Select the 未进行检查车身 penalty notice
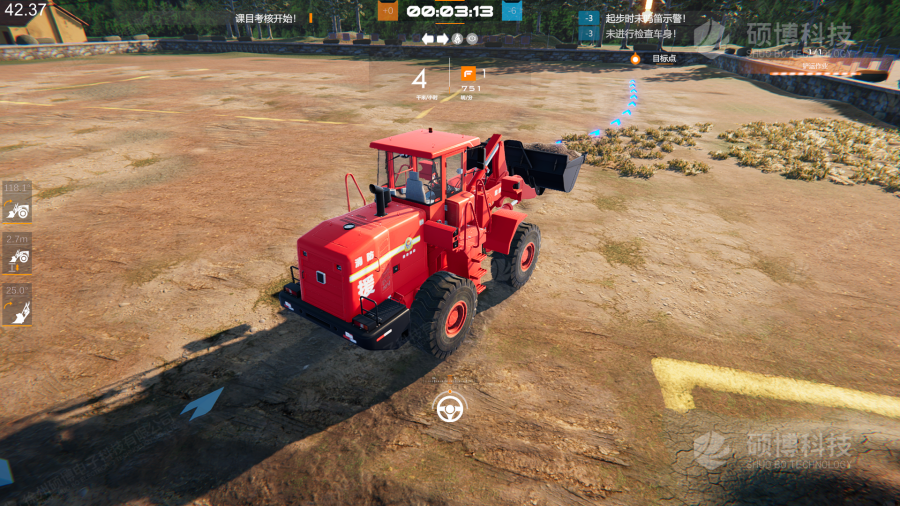This screenshot has height=506, width=900. pos(640,34)
